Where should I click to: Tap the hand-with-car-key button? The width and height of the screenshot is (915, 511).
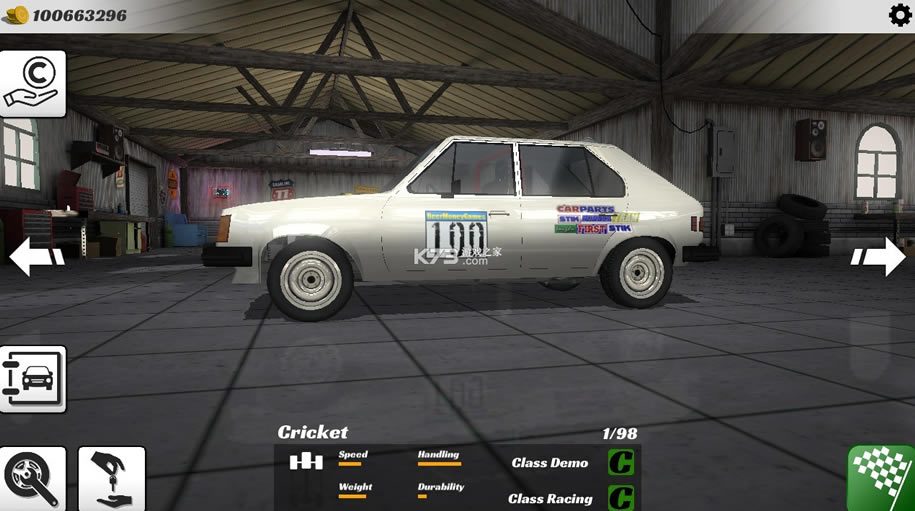[x=112, y=479]
